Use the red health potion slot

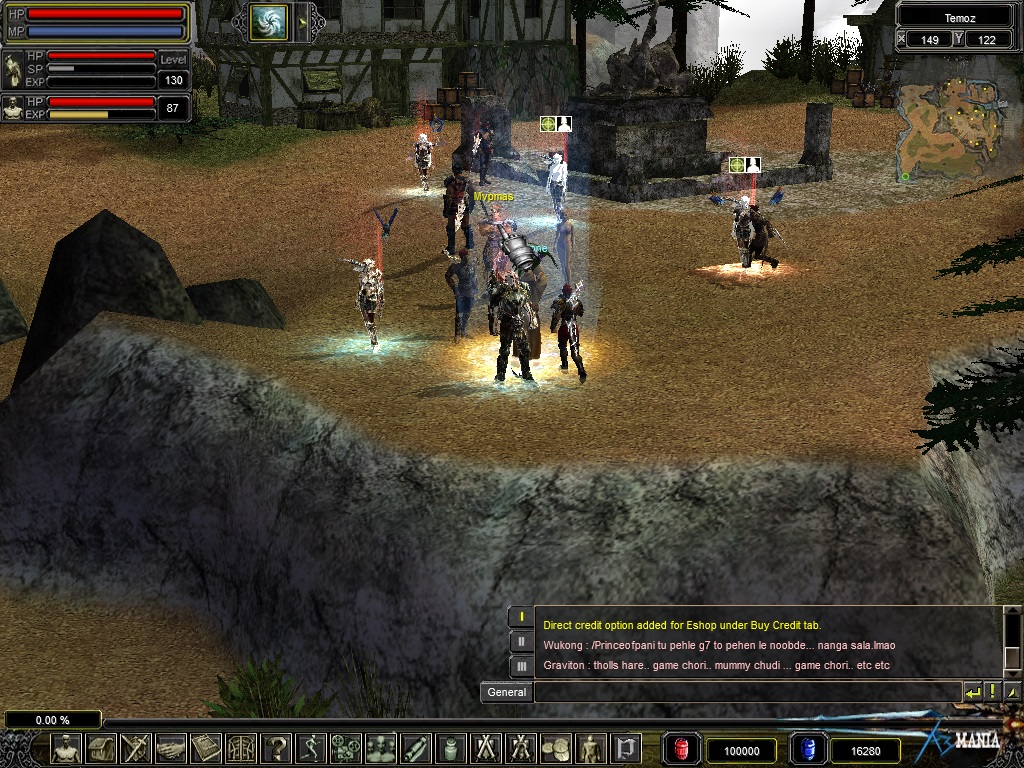click(x=683, y=749)
